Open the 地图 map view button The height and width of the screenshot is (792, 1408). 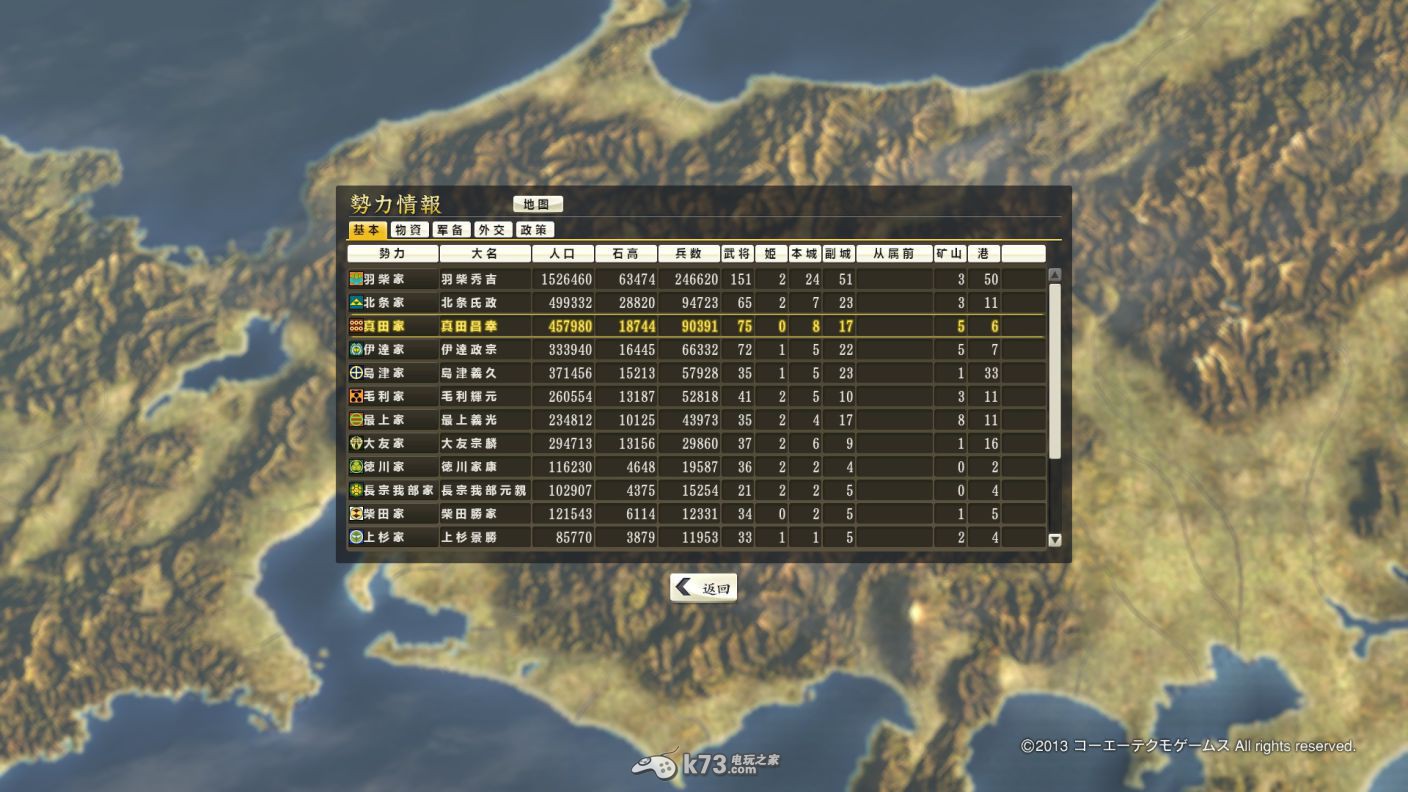tap(538, 204)
